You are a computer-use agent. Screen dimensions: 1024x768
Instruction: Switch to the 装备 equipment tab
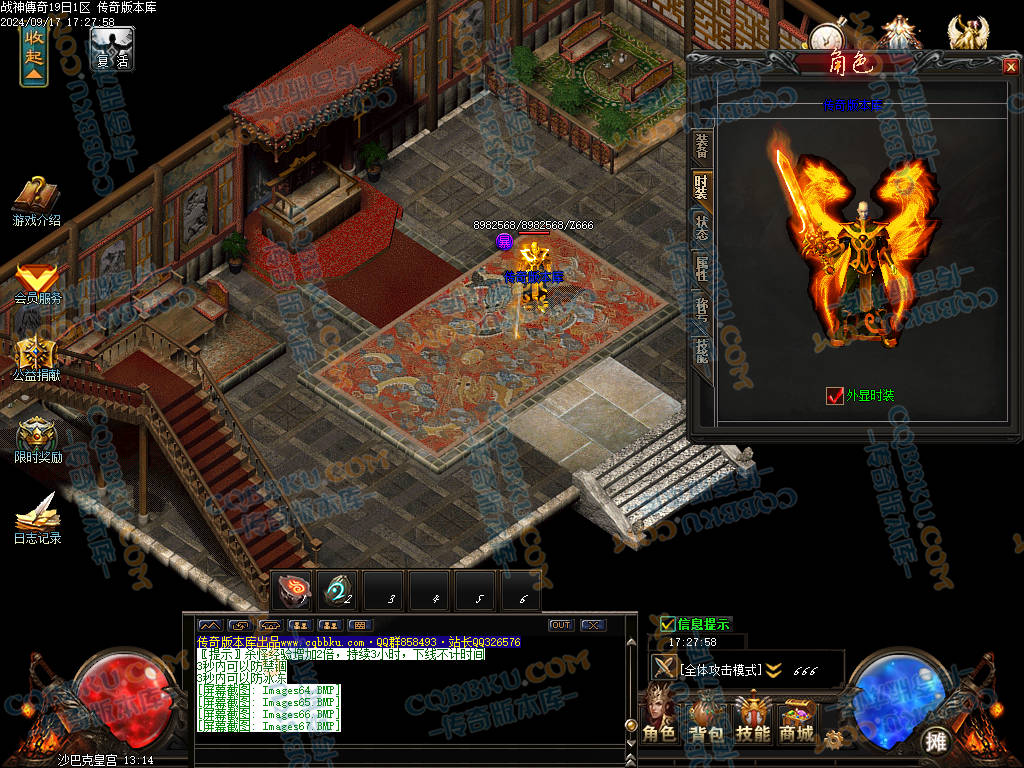coord(702,146)
